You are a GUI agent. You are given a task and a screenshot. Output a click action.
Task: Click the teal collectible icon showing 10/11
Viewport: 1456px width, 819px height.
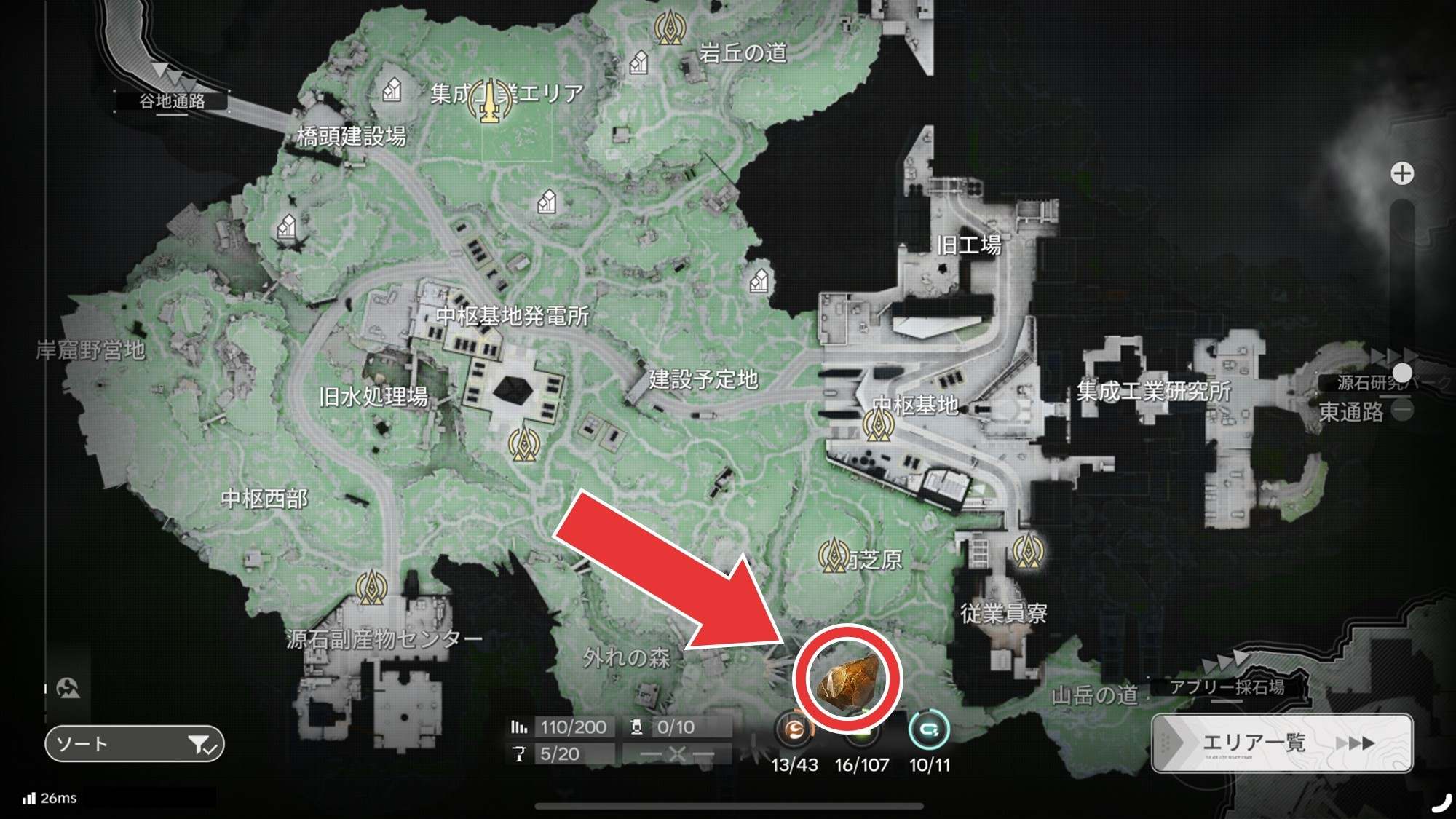point(929,730)
